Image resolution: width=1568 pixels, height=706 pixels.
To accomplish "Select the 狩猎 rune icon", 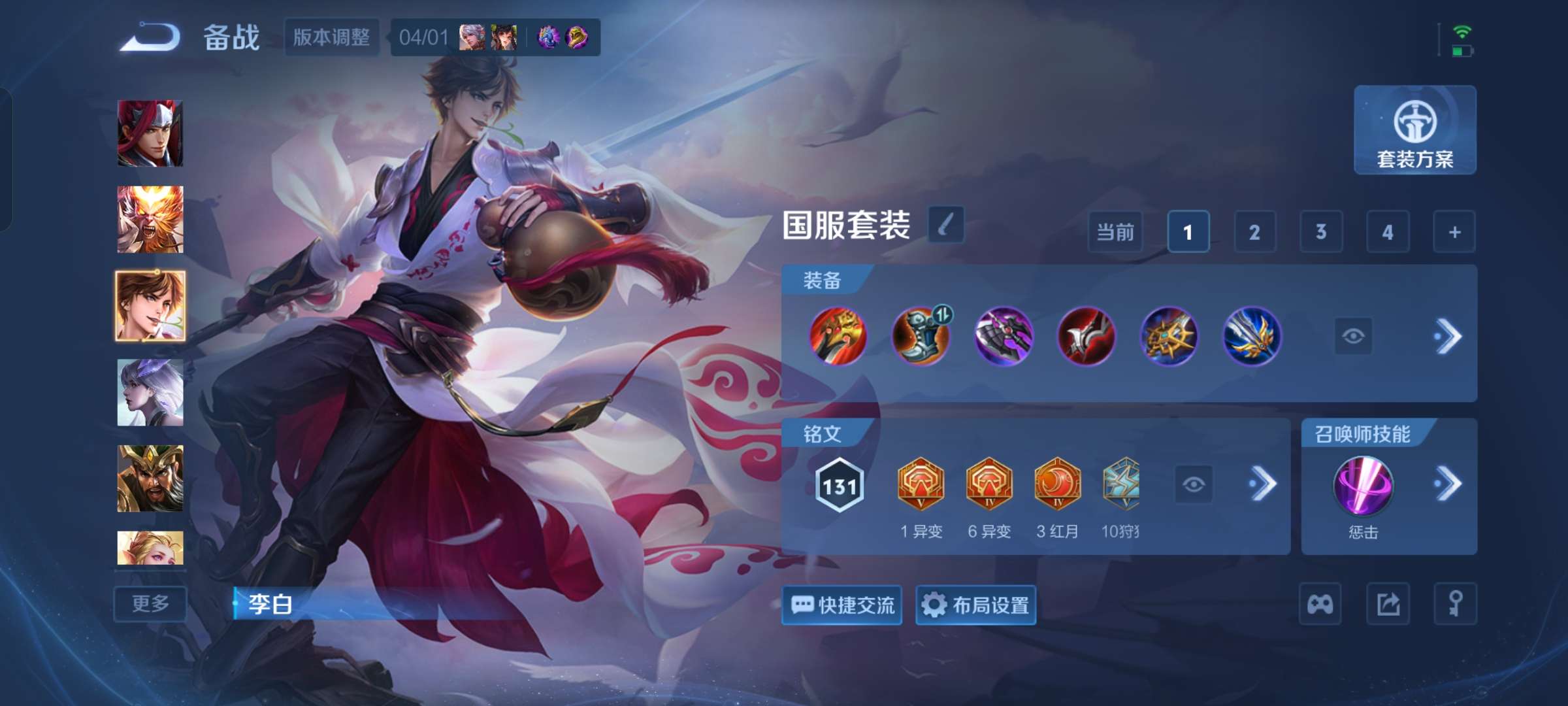I will [1122, 483].
